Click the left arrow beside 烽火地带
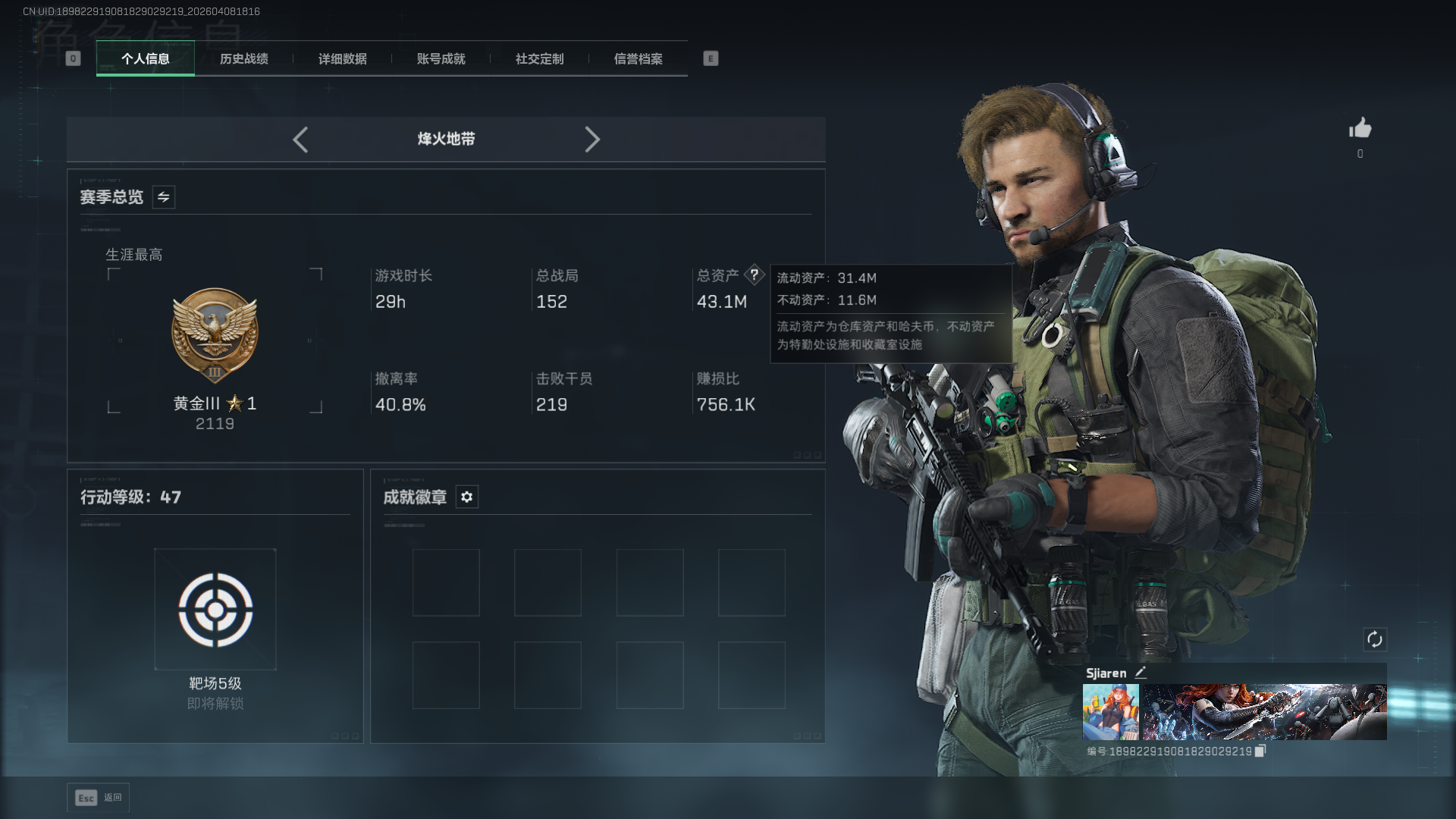This screenshot has width=1456, height=819. tap(300, 140)
